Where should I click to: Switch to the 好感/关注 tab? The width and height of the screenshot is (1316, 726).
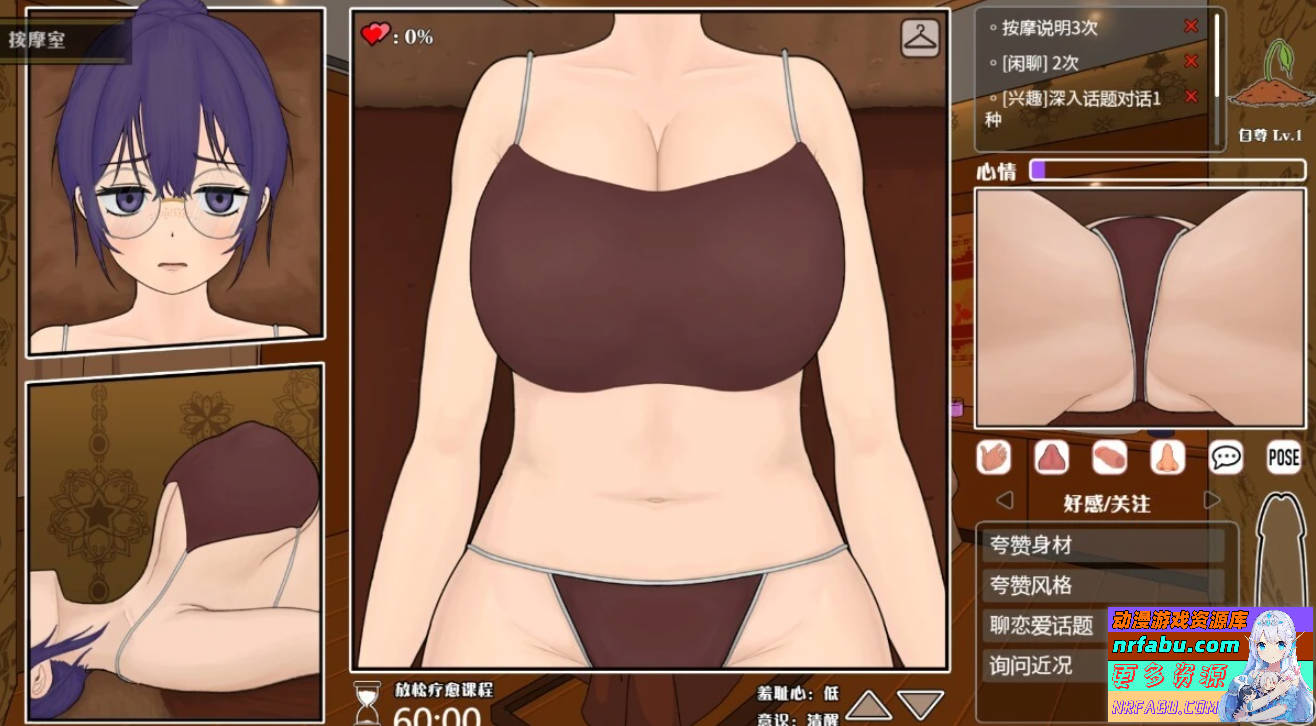(x=1108, y=504)
